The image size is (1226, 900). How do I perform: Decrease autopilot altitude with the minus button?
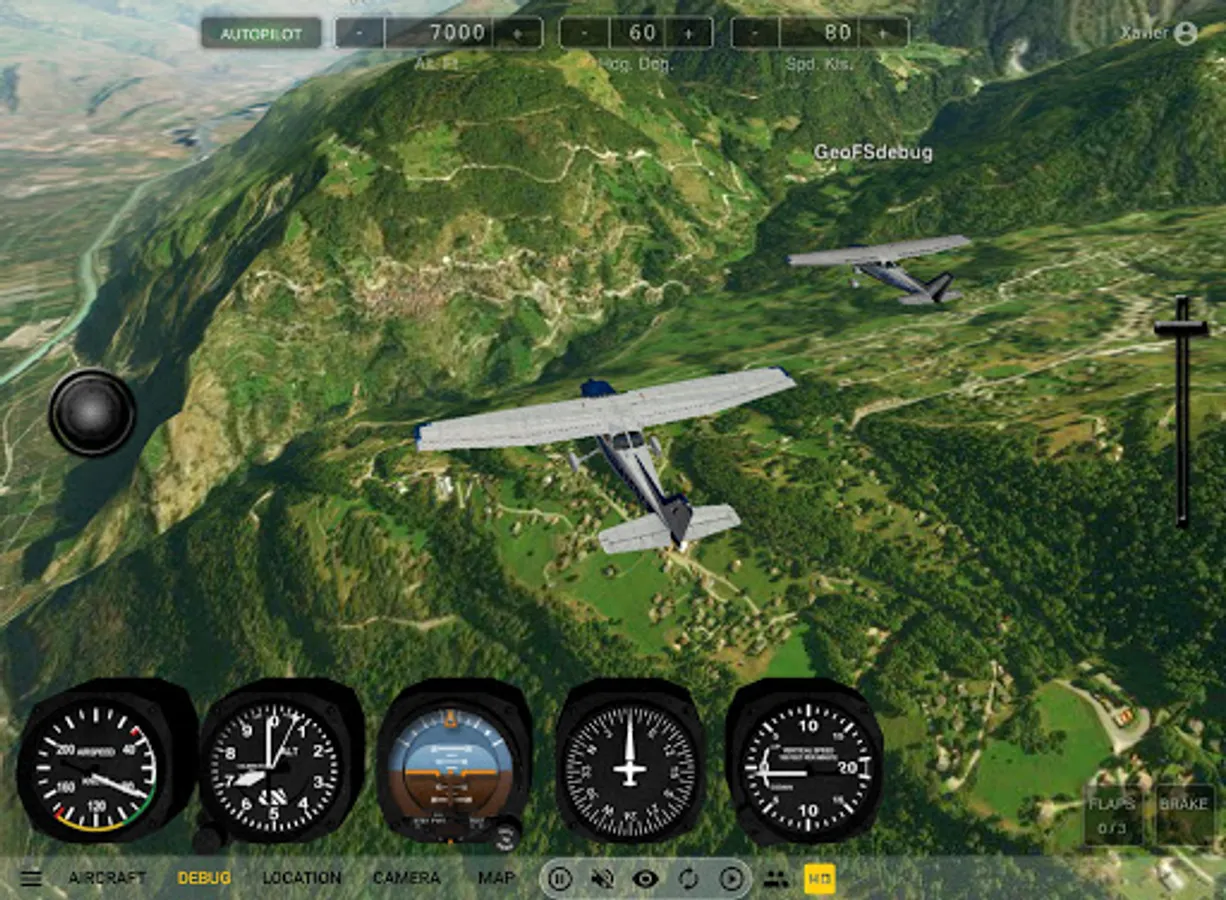pyautogui.click(x=359, y=33)
